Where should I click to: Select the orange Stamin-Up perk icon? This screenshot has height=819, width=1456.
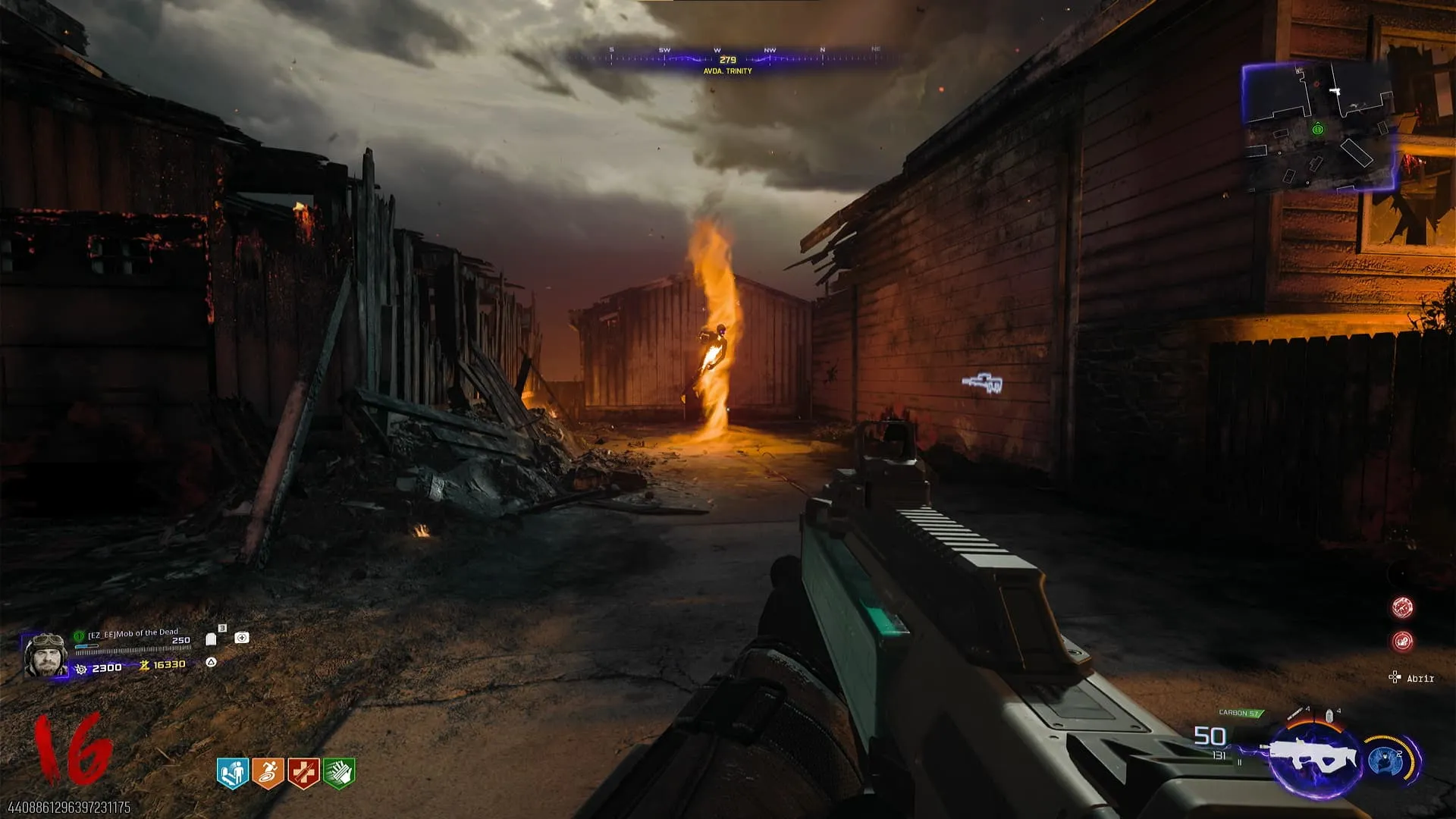pyautogui.click(x=268, y=773)
